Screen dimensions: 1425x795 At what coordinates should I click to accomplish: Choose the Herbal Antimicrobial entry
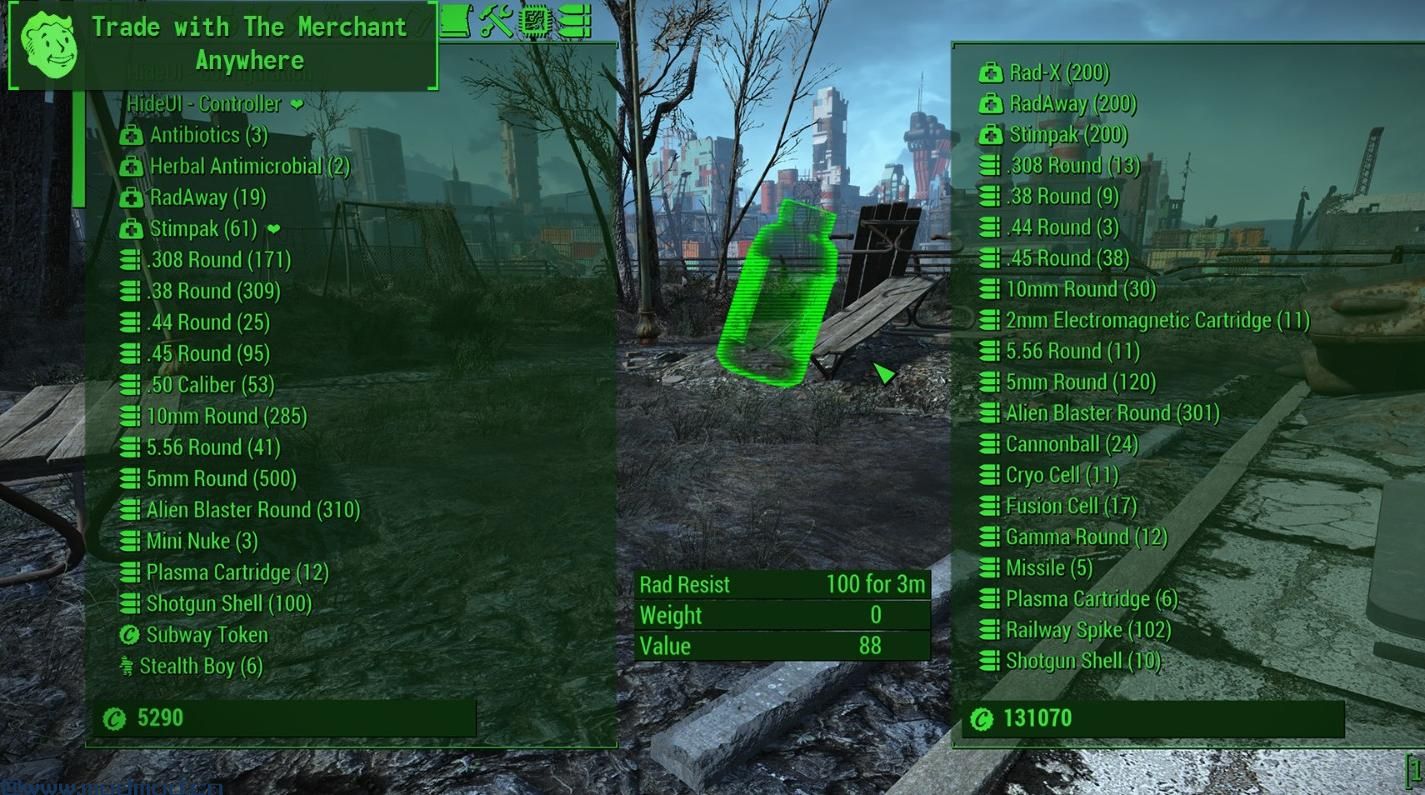(x=249, y=166)
